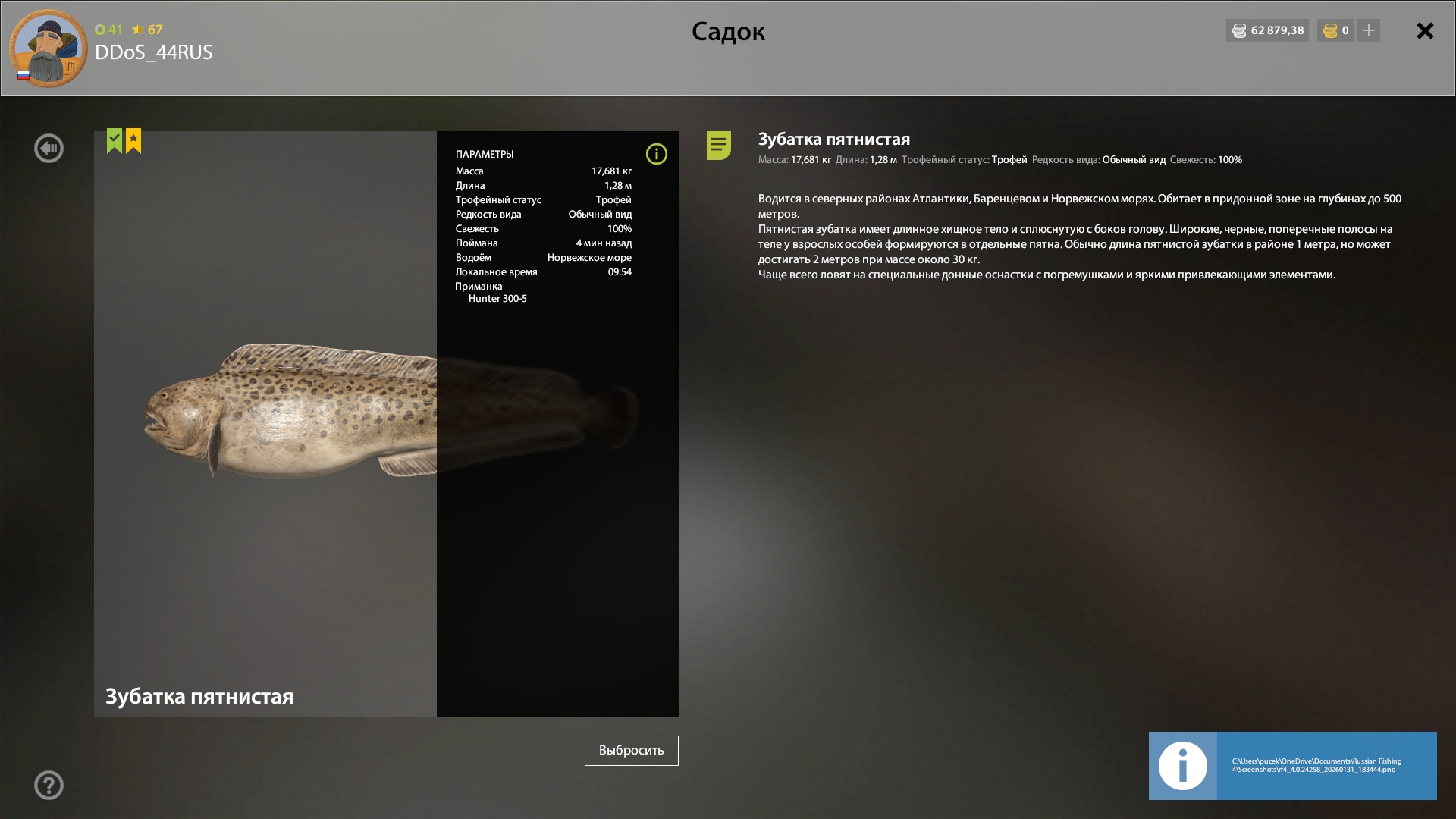Add gold coins with the plus button

pyautogui.click(x=1369, y=31)
